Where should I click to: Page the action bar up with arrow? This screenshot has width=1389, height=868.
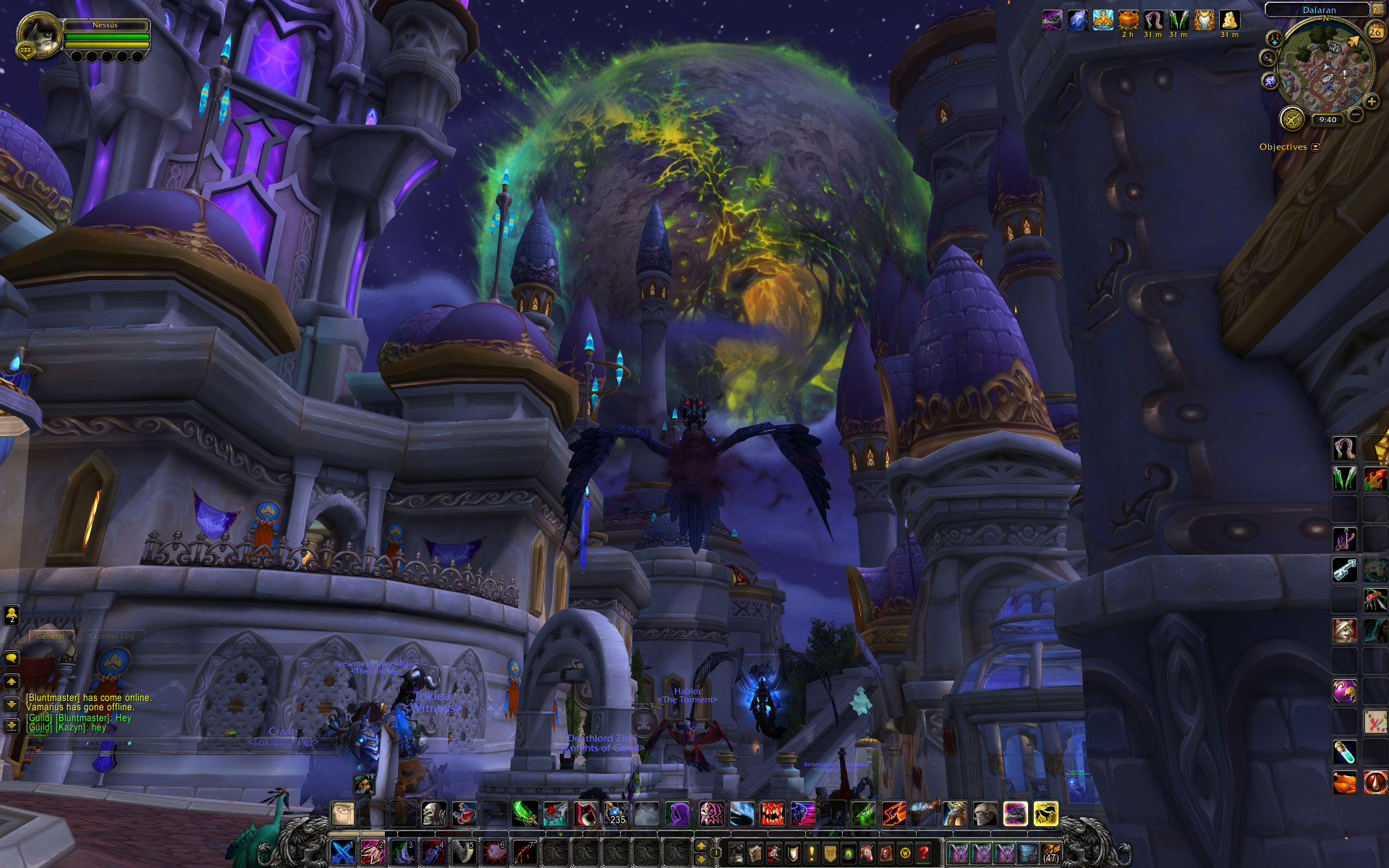[x=700, y=845]
